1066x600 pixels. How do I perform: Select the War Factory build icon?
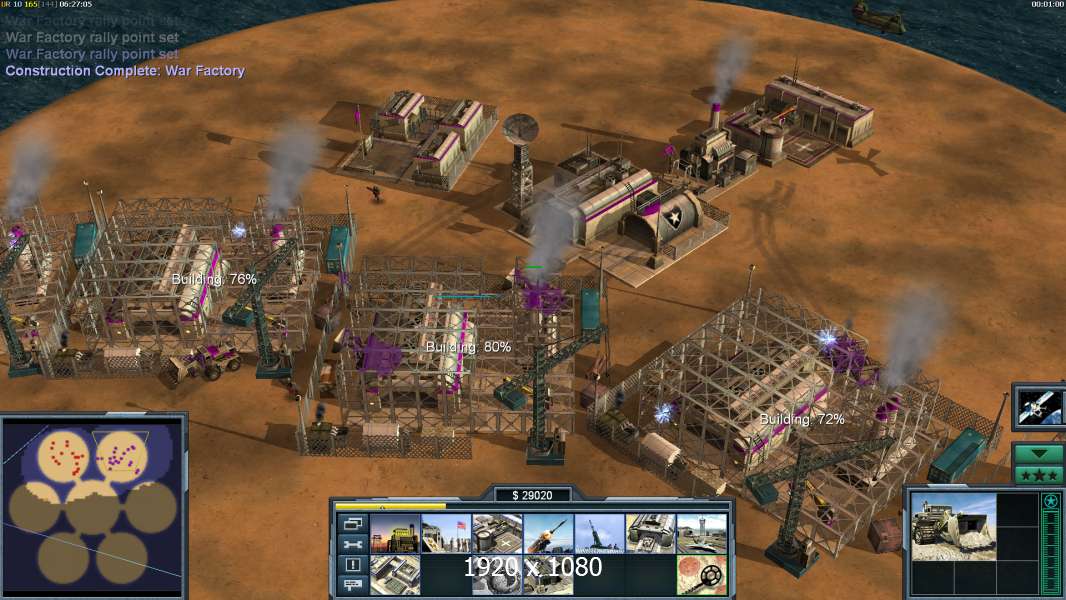pyautogui.click(x=651, y=533)
